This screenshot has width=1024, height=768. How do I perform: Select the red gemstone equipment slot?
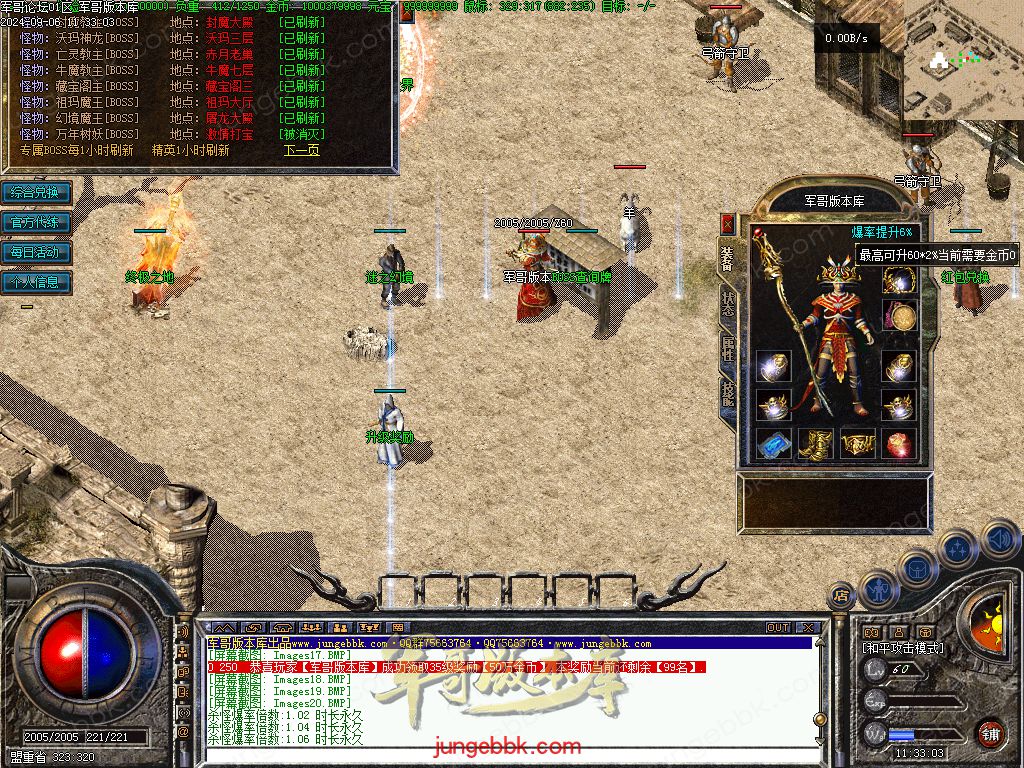(899, 444)
